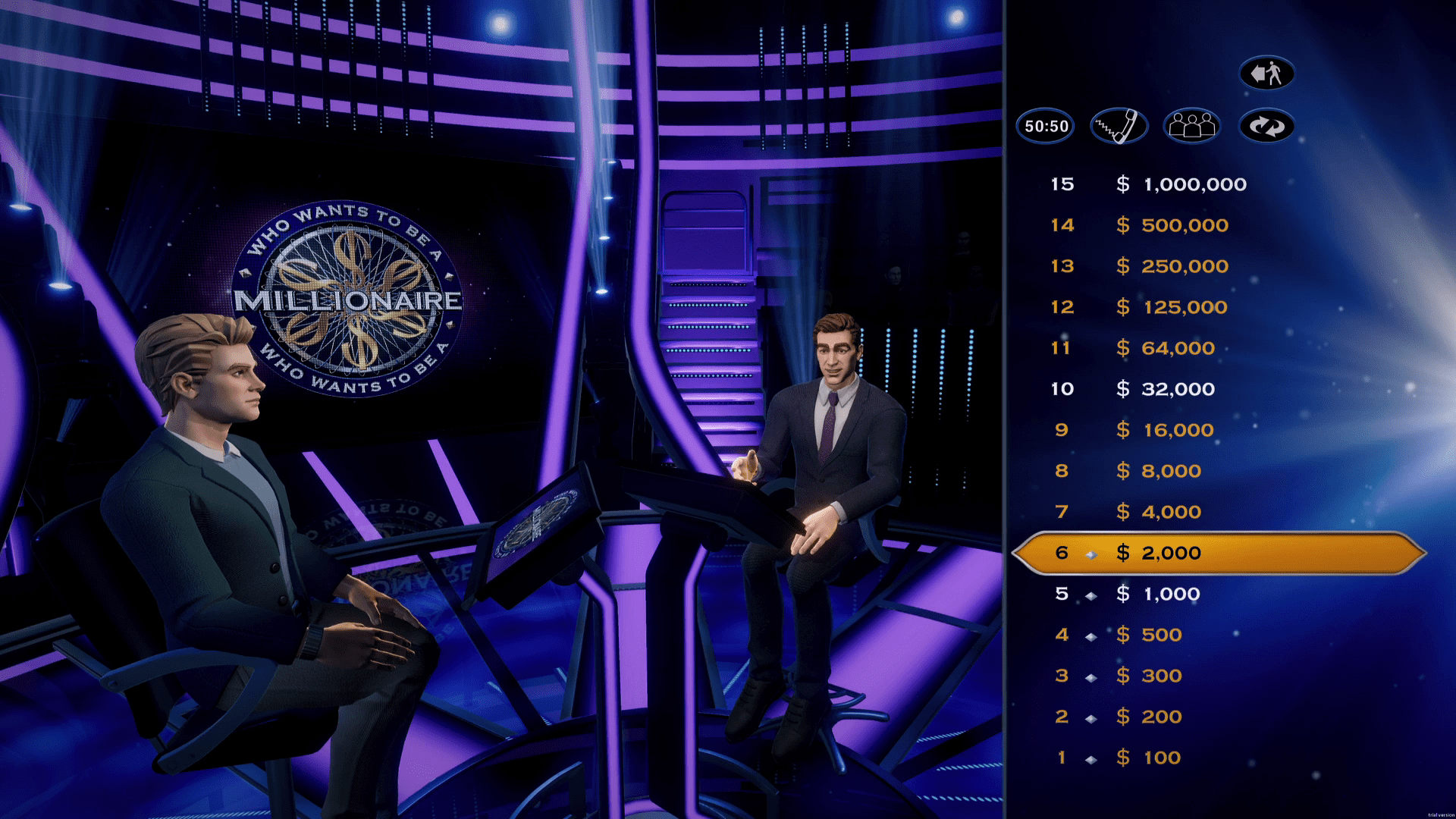Click the Walk Away icon

coord(1267,73)
